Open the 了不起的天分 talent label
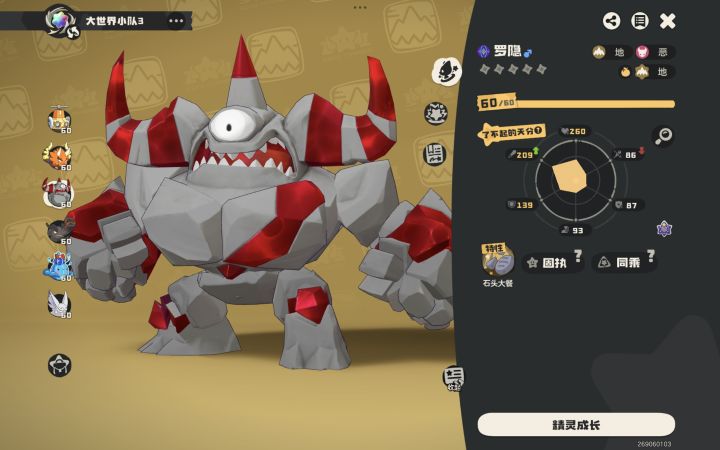The height and width of the screenshot is (450, 720). [512, 131]
